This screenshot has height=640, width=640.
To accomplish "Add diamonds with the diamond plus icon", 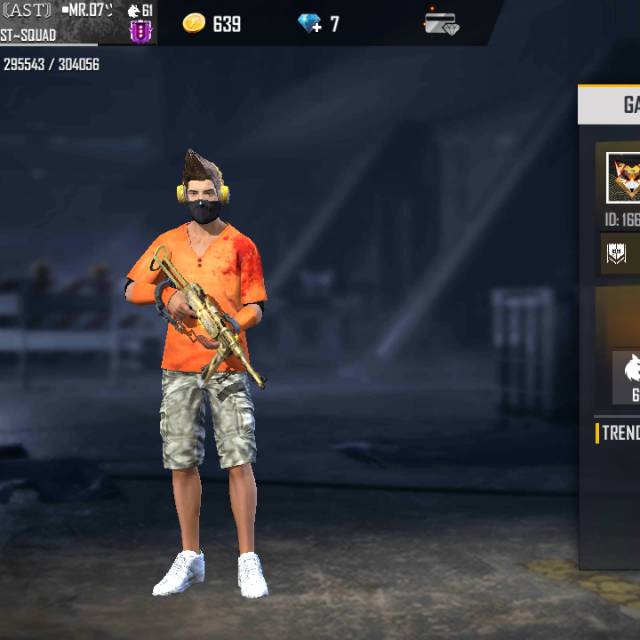I will tap(311, 23).
